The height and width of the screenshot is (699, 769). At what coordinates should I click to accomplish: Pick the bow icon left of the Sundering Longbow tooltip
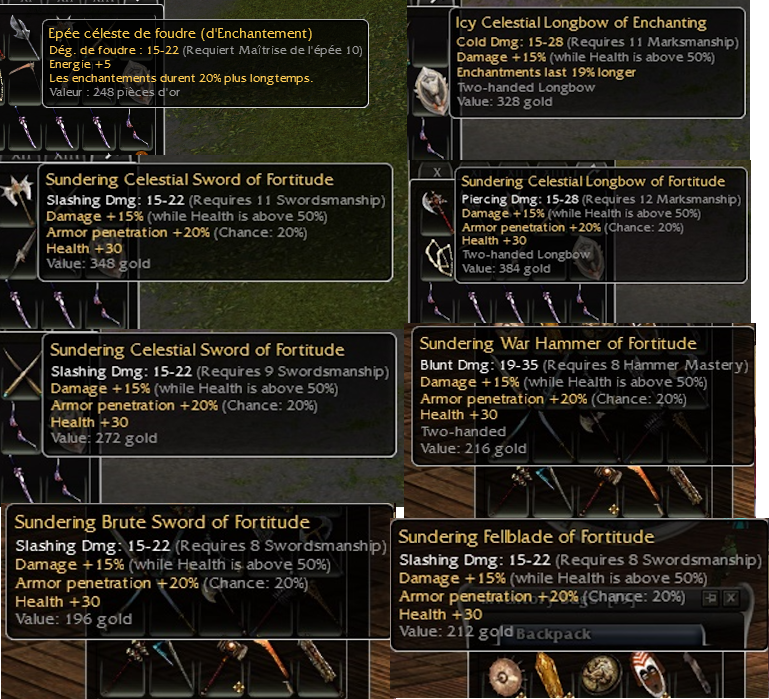pos(437,258)
